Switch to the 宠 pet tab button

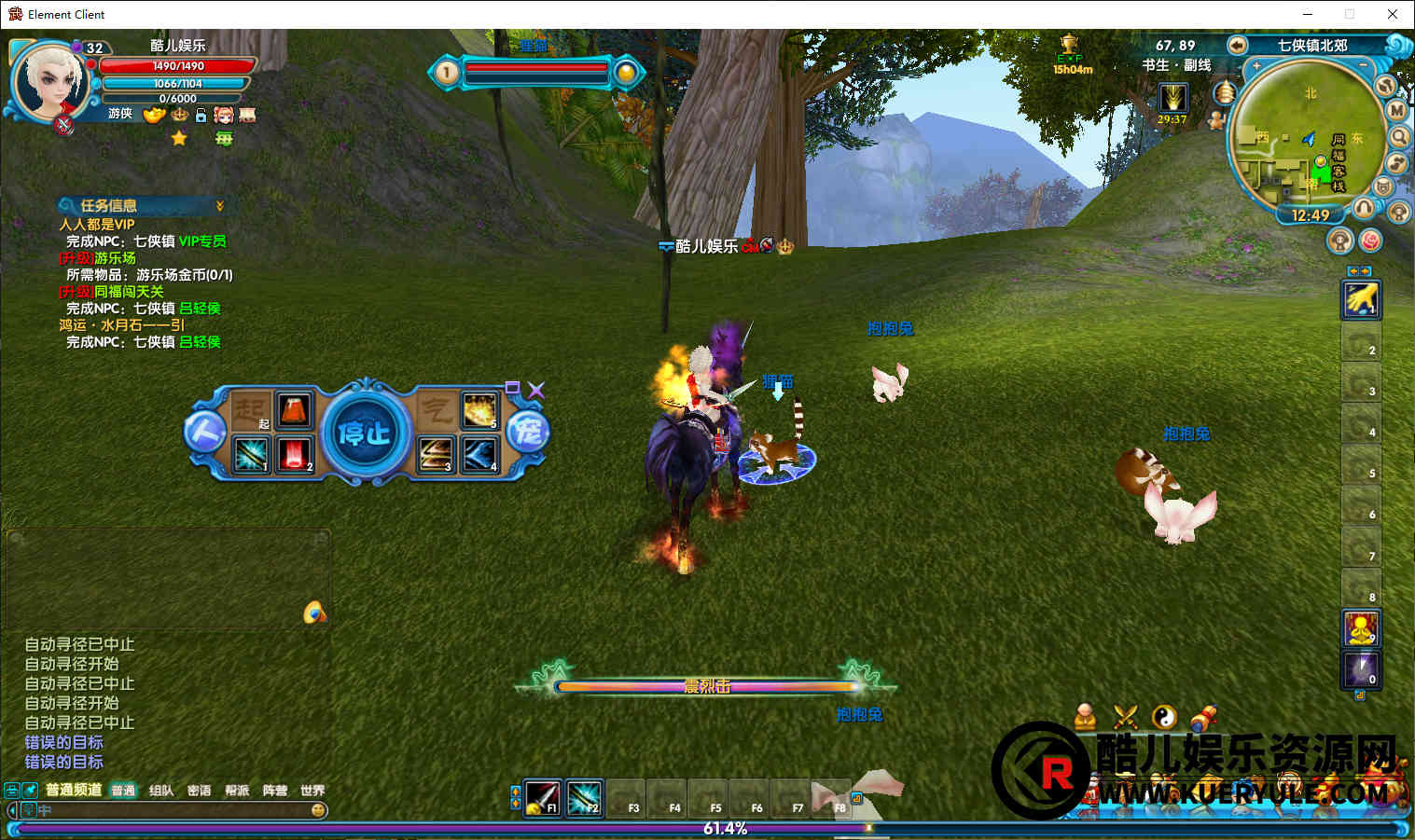(529, 433)
